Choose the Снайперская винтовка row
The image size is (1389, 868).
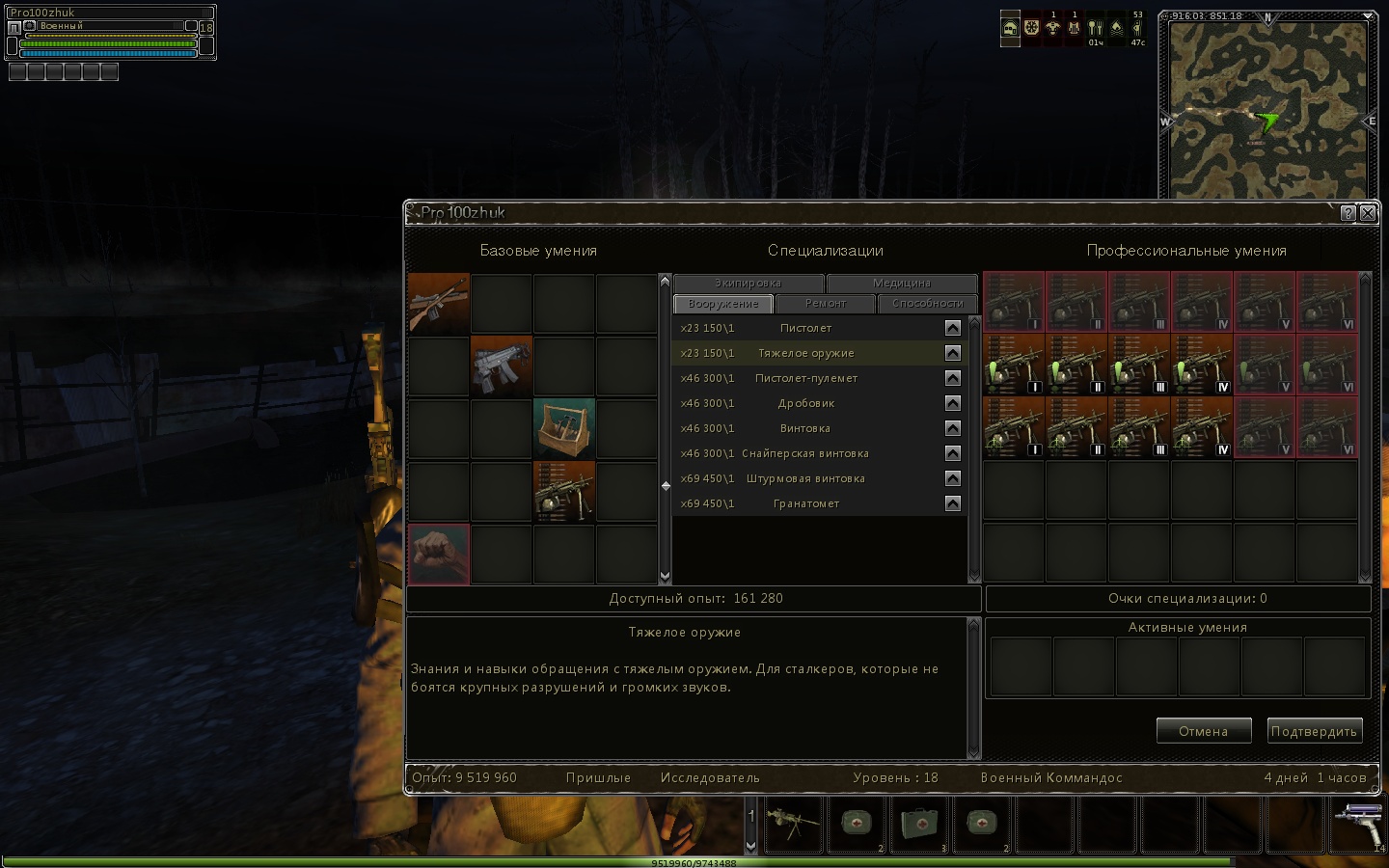[x=805, y=453]
